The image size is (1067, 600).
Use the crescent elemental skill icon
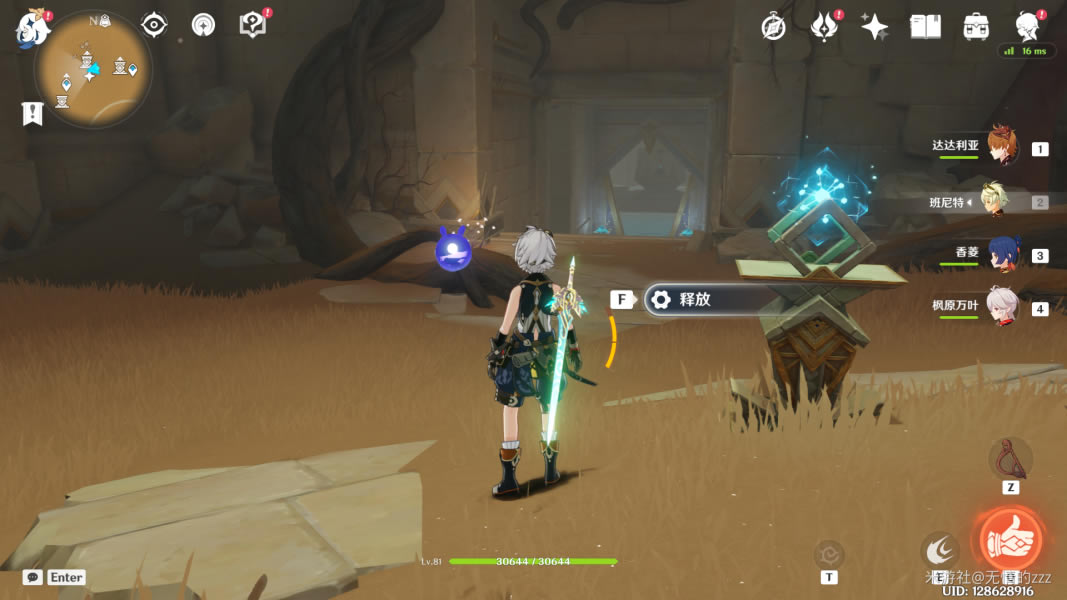[x=939, y=549]
